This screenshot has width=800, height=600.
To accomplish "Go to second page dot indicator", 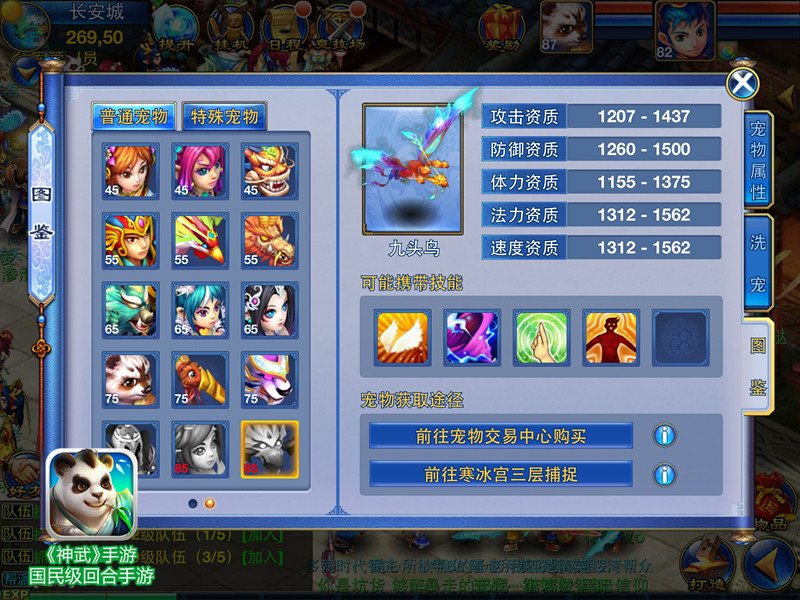I will (x=210, y=503).
